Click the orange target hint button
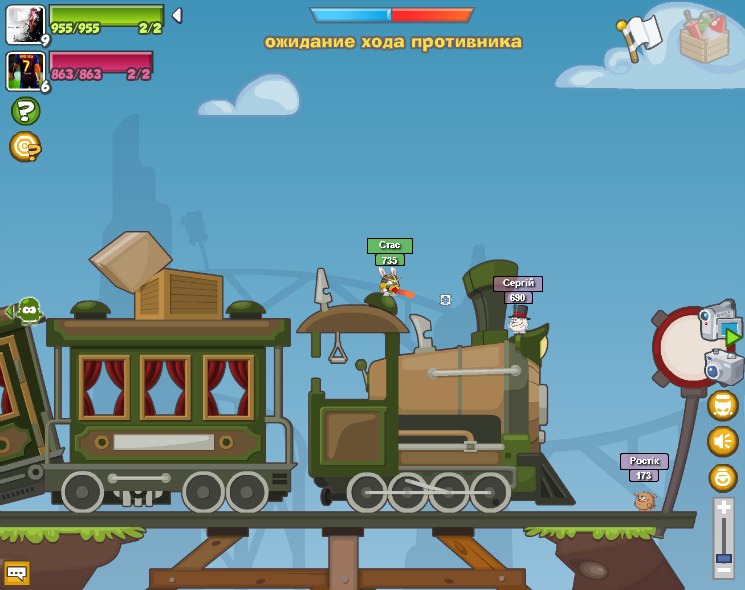The image size is (745, 590). tap(24, 146)
